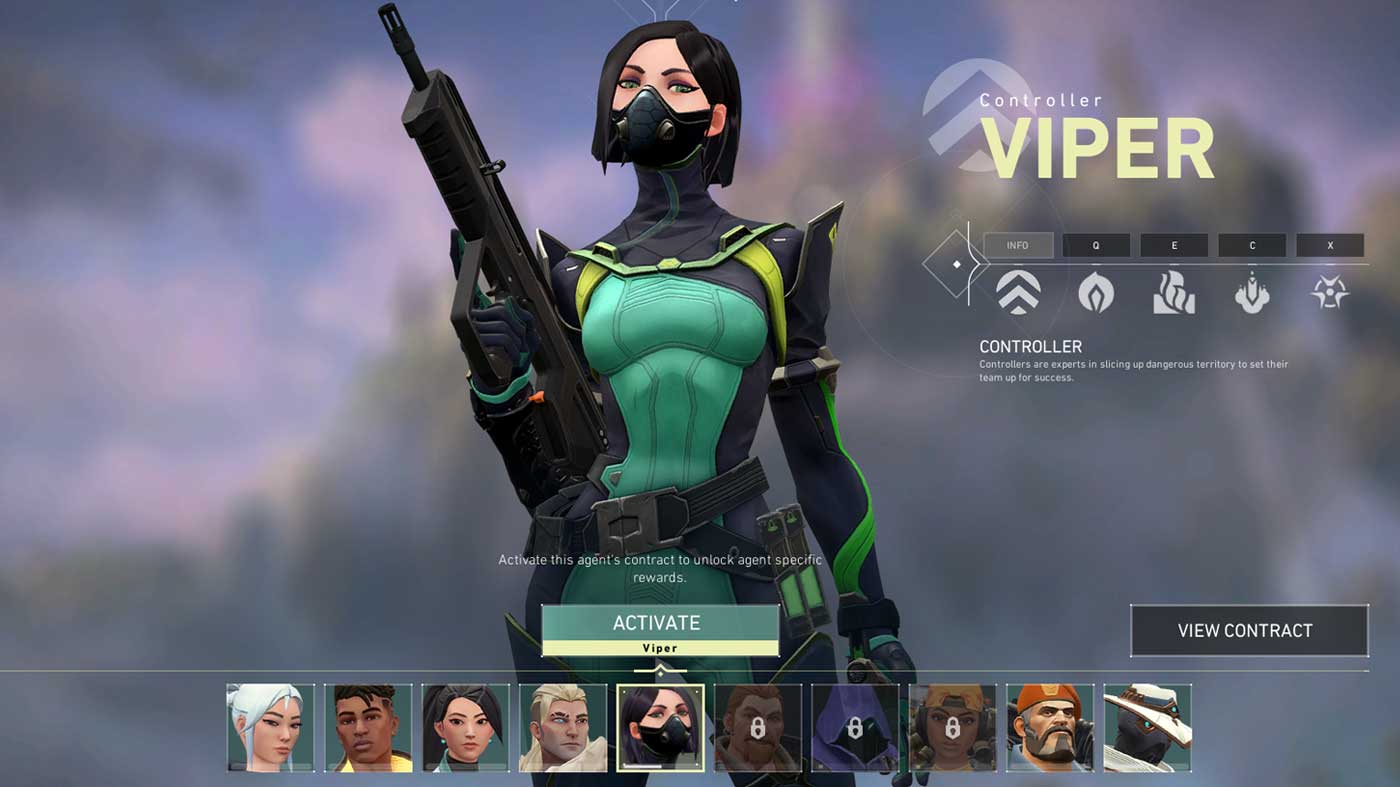Select the E ability tab
The width and height of the screenshot is (1400, 787).
pos(1174,245)
